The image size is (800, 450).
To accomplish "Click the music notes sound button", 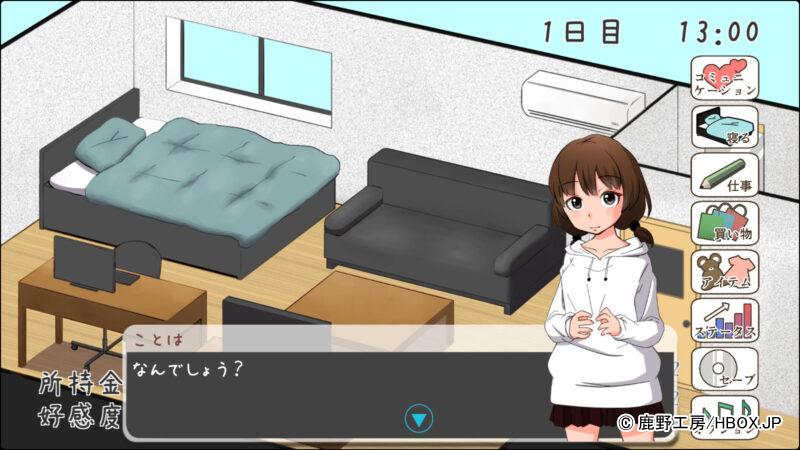I will (725, 412).
